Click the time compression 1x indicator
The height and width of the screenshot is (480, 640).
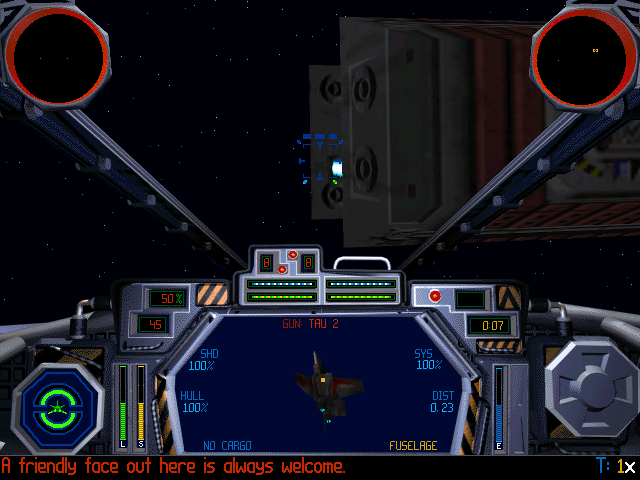[625, 467]
